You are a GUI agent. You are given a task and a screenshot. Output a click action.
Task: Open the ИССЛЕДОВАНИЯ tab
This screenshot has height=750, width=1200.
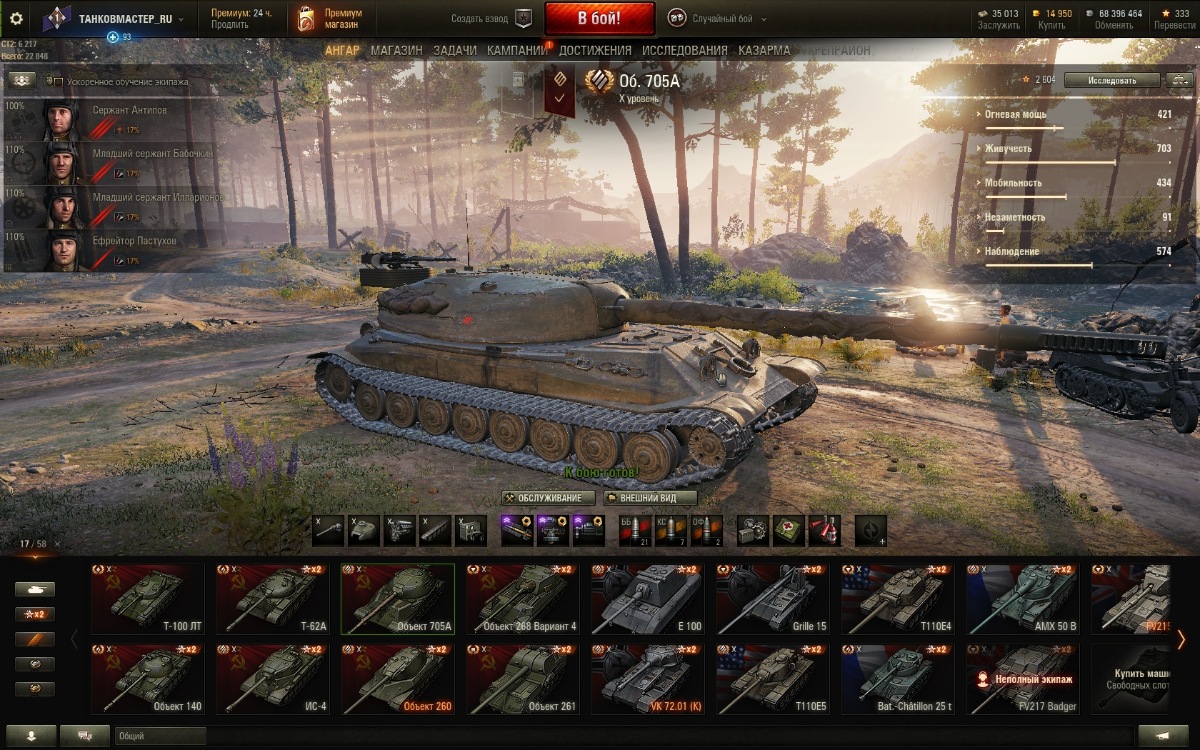685,50
